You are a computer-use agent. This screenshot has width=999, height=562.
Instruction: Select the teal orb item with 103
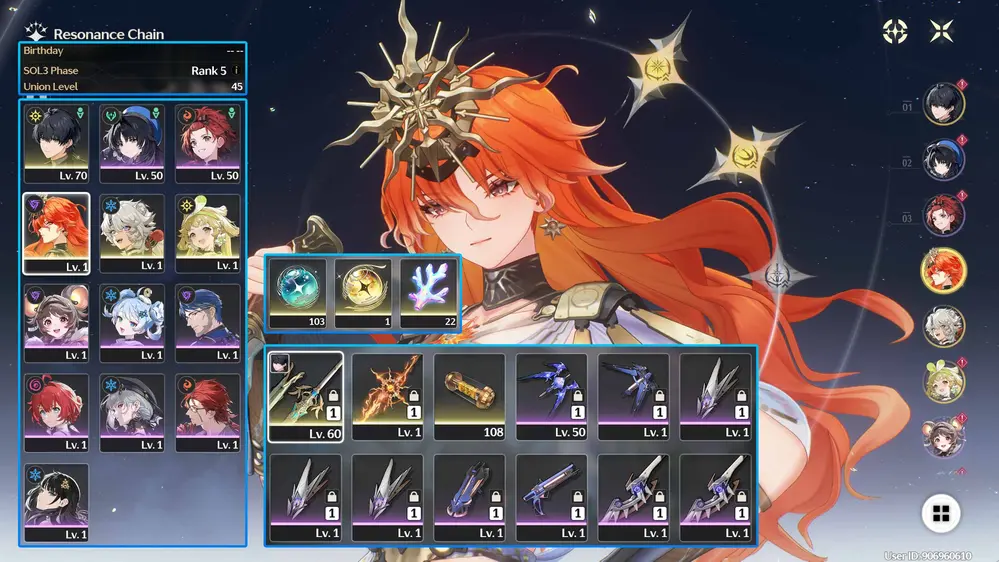tap(298, 292)
